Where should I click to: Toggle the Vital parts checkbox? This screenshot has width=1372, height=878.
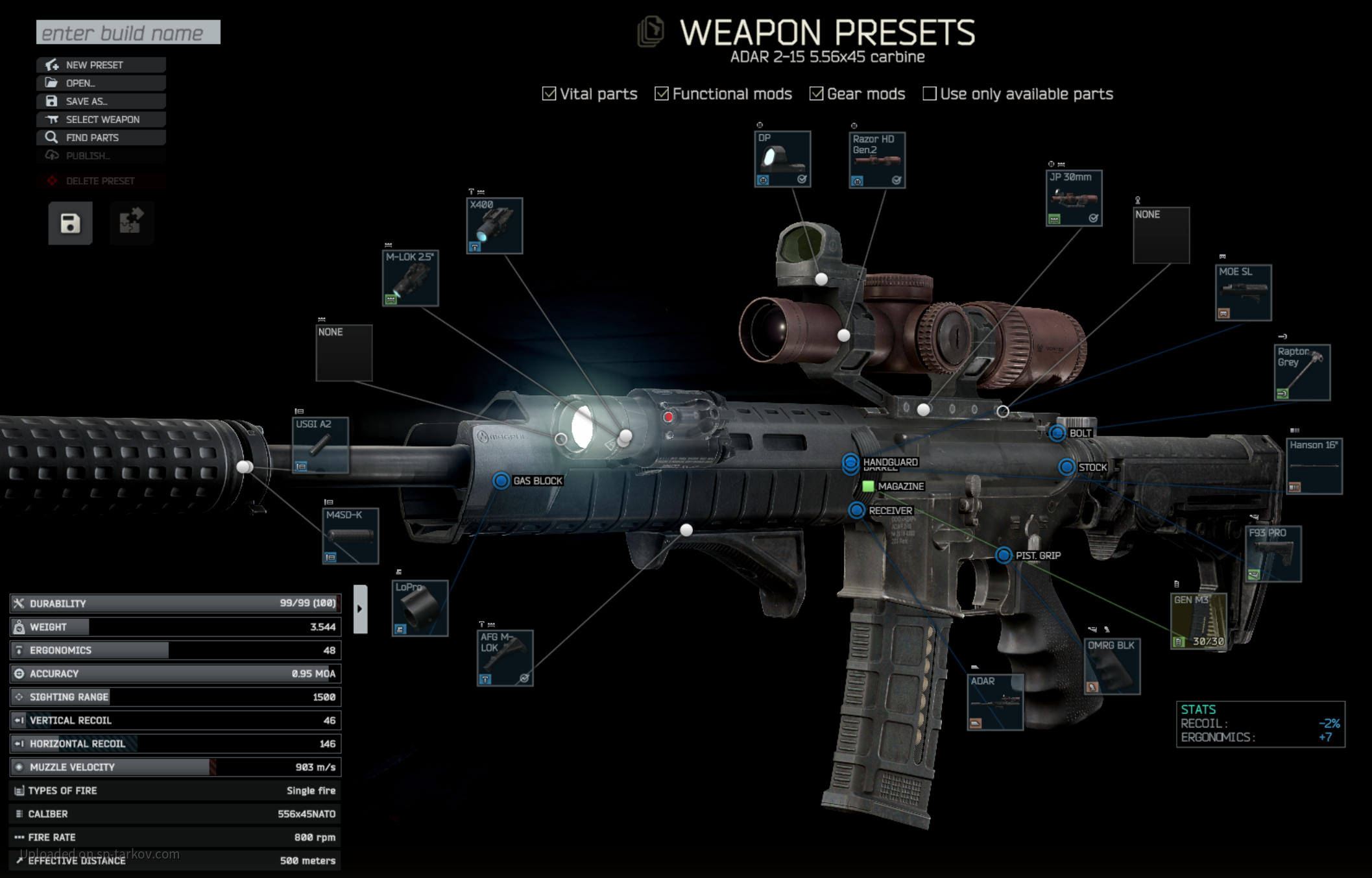pos(549,94)
